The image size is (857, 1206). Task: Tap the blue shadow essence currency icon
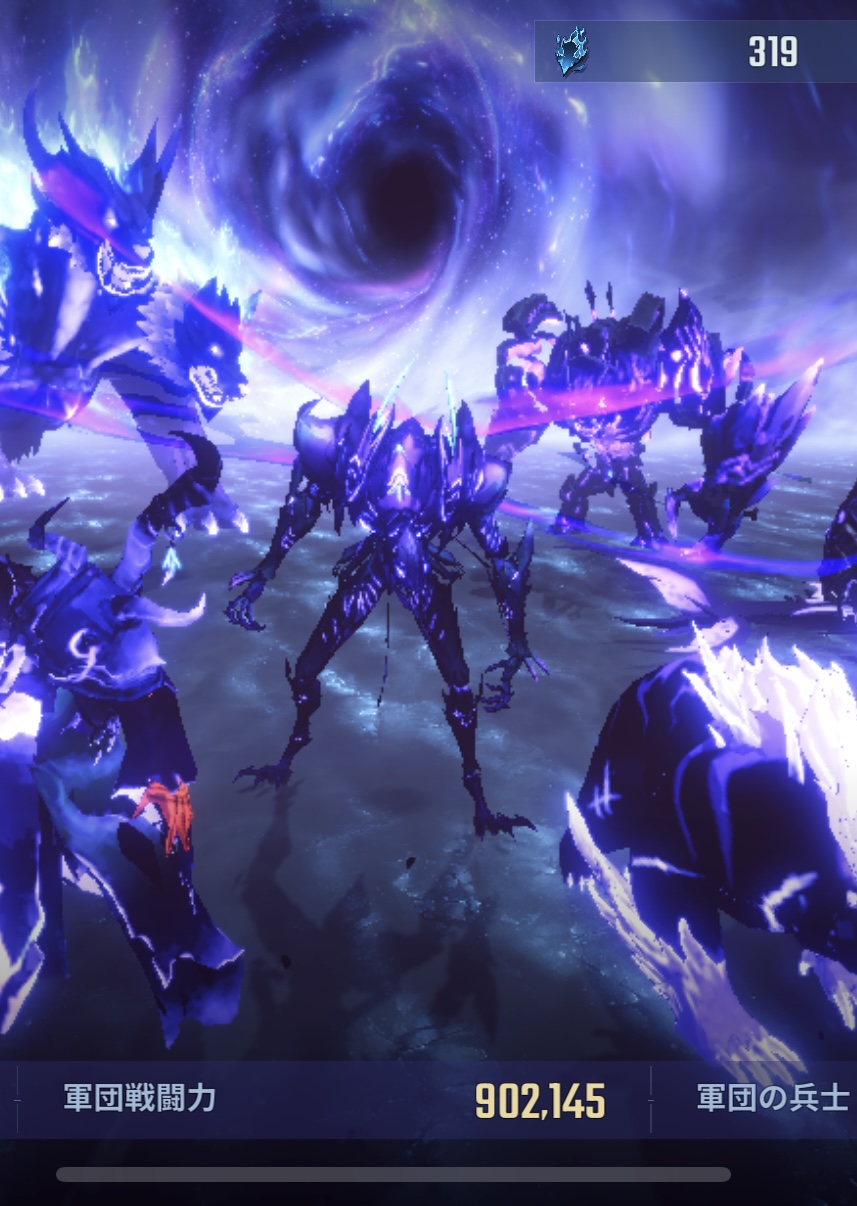pos(572,51)
